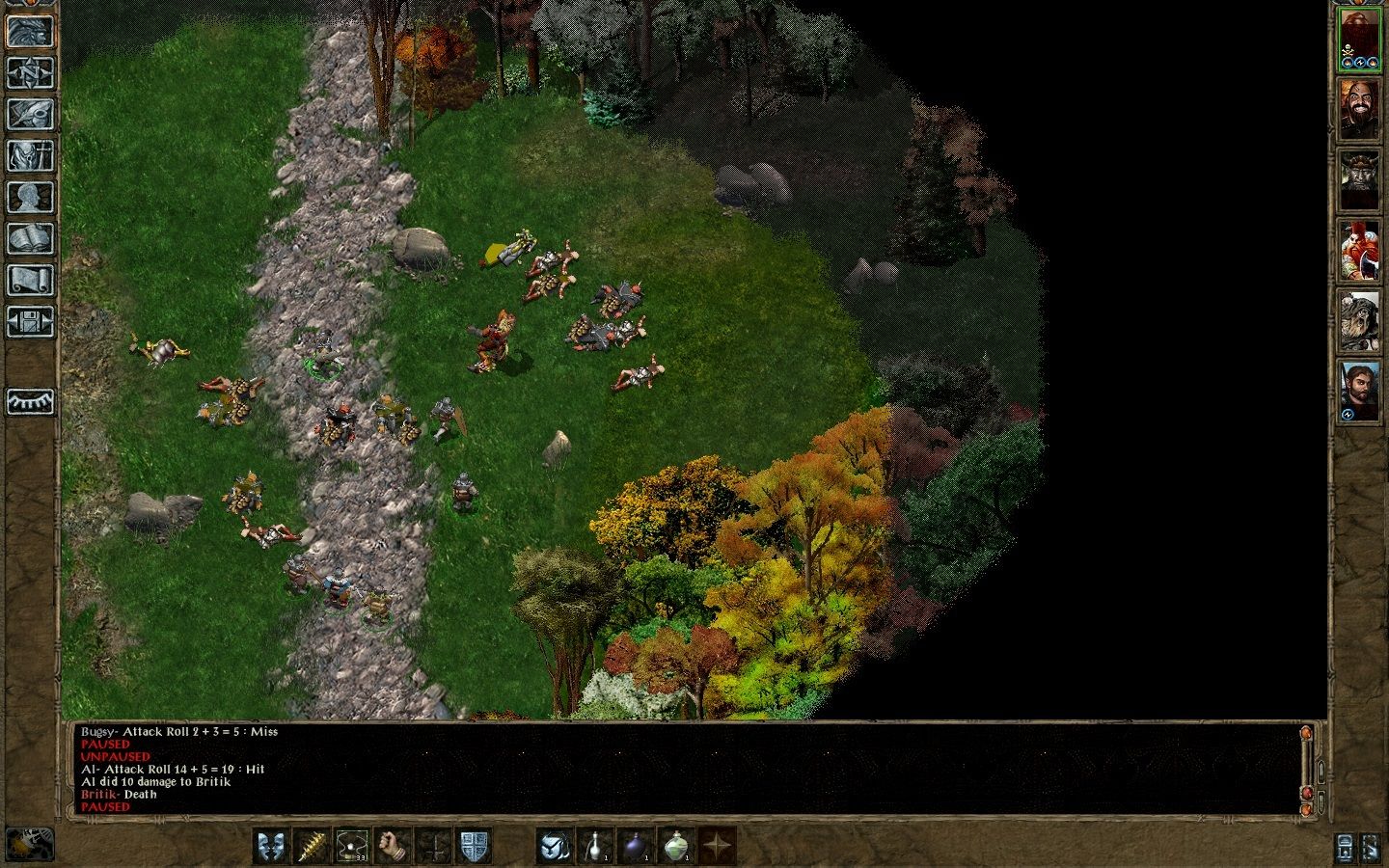Open the save and options menu with the floppy disk icon

[x=30, y=322]
